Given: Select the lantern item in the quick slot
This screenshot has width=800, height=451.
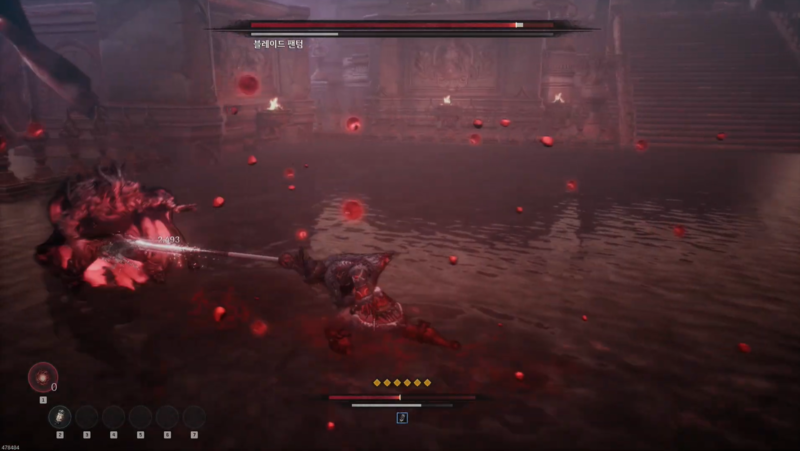Looking at the screenshot, I should tap(60, 417).
